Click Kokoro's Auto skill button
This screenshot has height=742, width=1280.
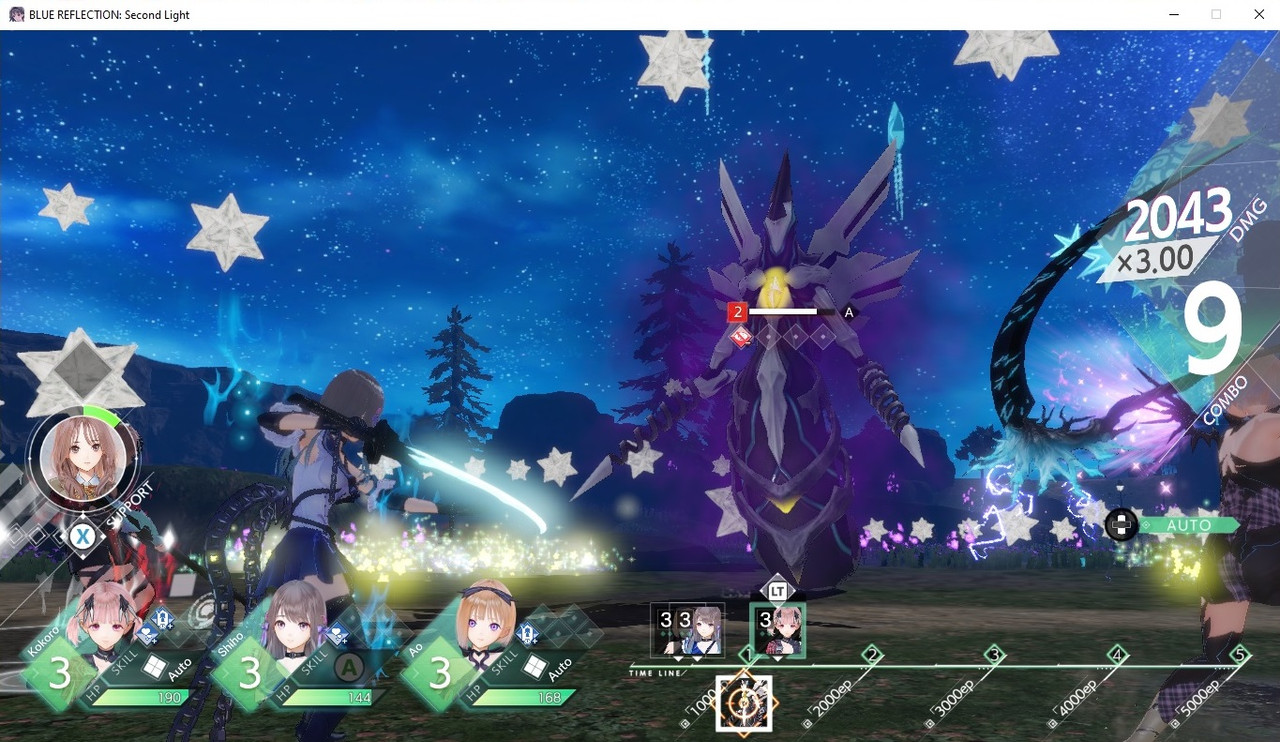[153, 667]
